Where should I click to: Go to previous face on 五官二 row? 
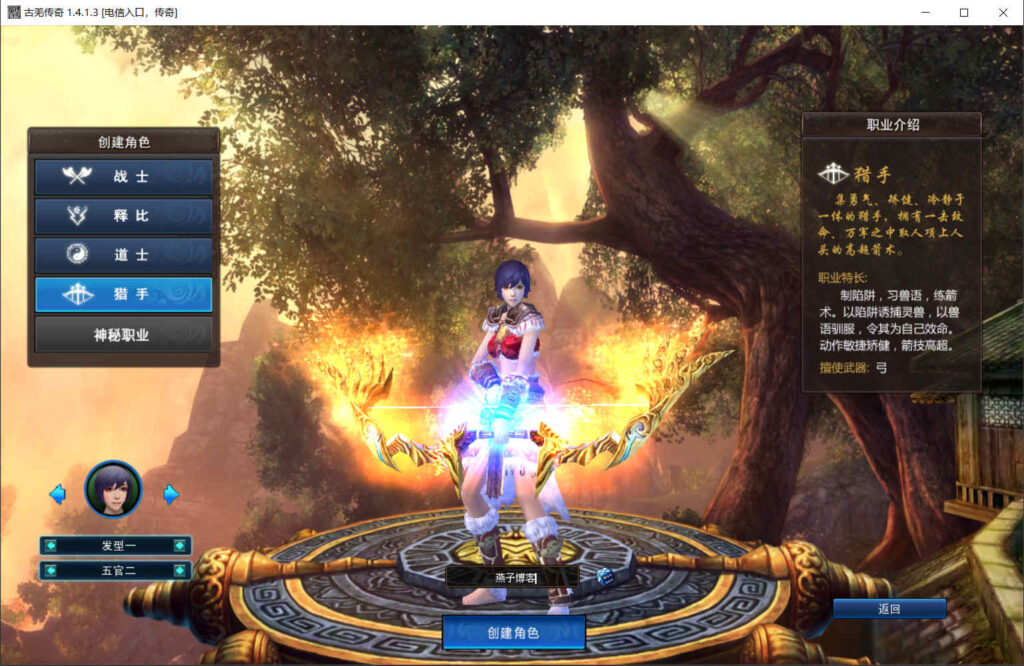[50, 571]
